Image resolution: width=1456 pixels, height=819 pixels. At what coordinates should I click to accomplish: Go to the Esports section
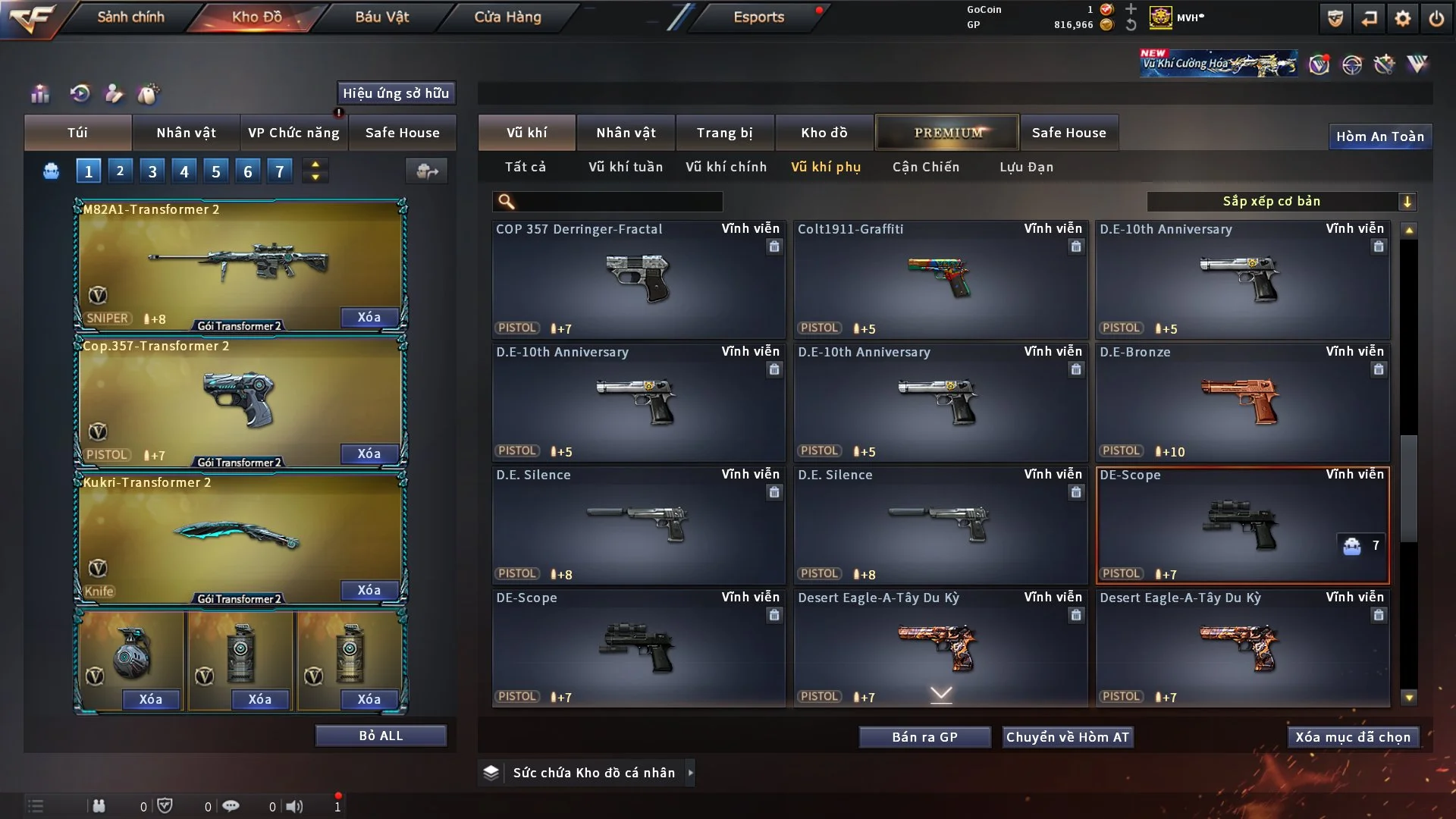[758, 17]
